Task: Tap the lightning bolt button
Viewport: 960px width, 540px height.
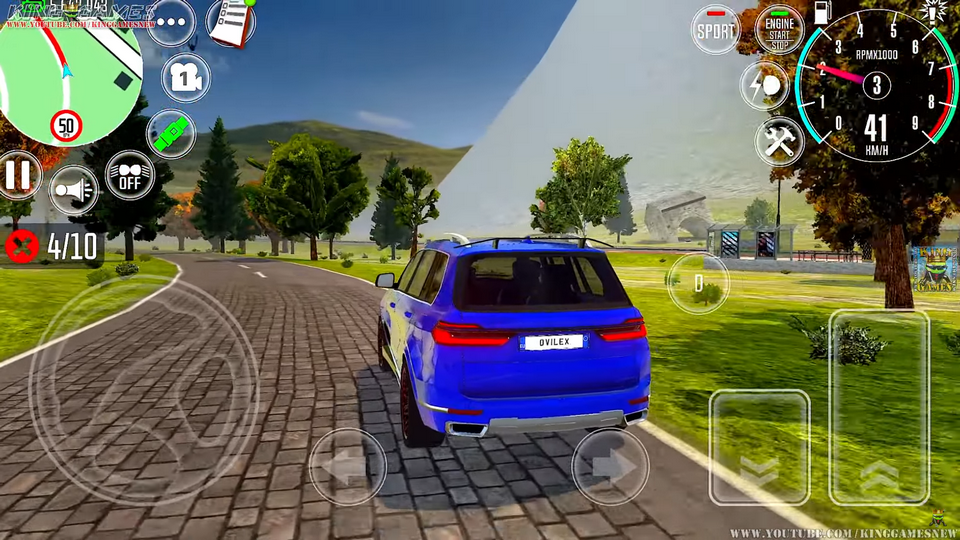Action: point(764,86)
